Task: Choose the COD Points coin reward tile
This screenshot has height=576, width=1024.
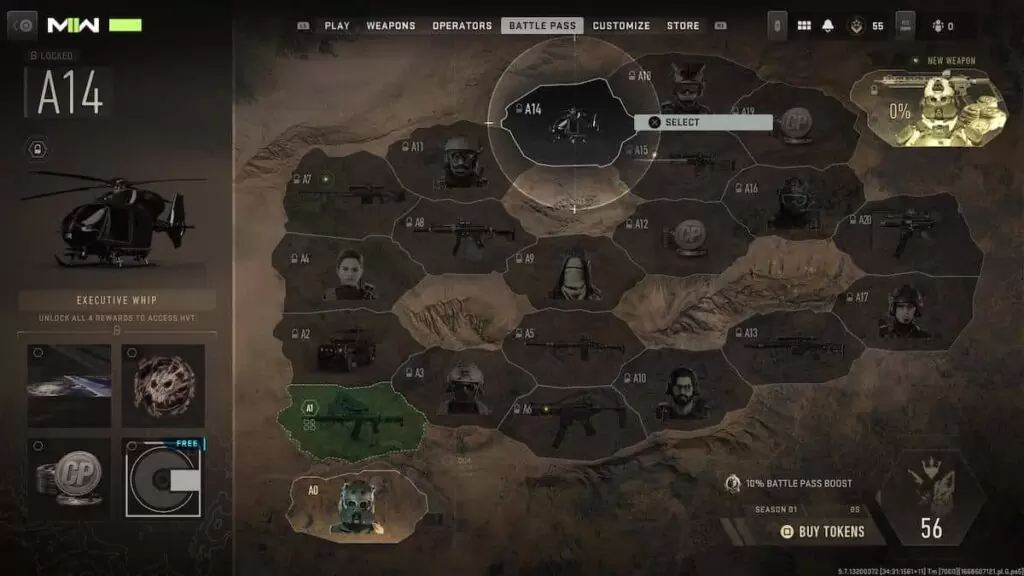Action: click(x=69, y=477)
